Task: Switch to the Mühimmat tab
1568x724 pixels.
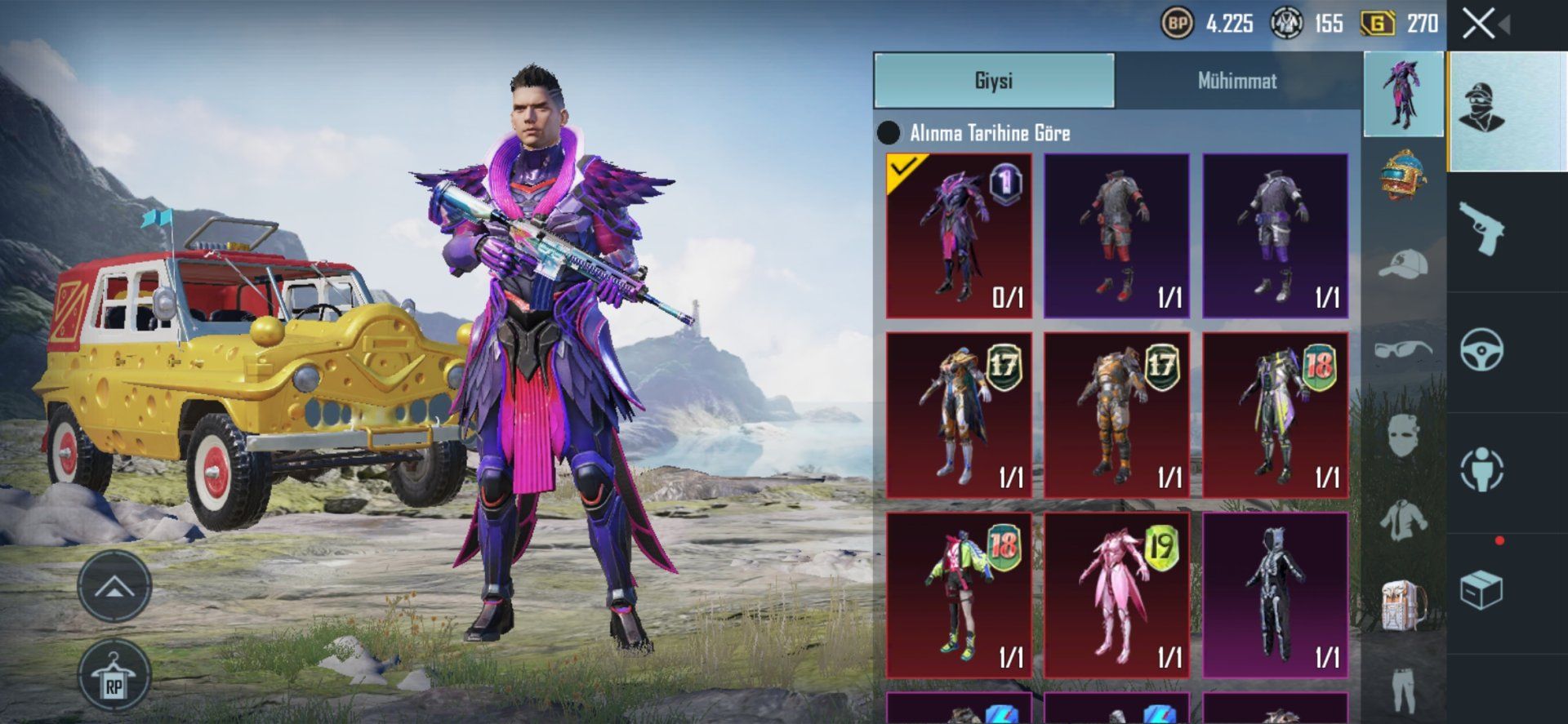Action: 1236,81
